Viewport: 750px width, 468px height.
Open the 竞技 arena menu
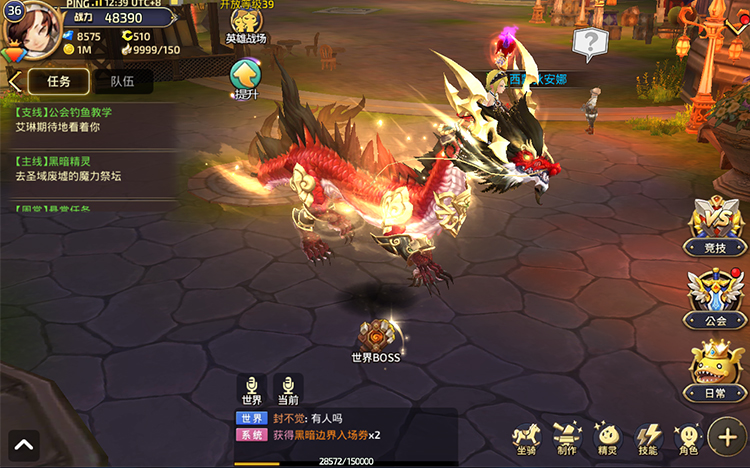point(717,224)
